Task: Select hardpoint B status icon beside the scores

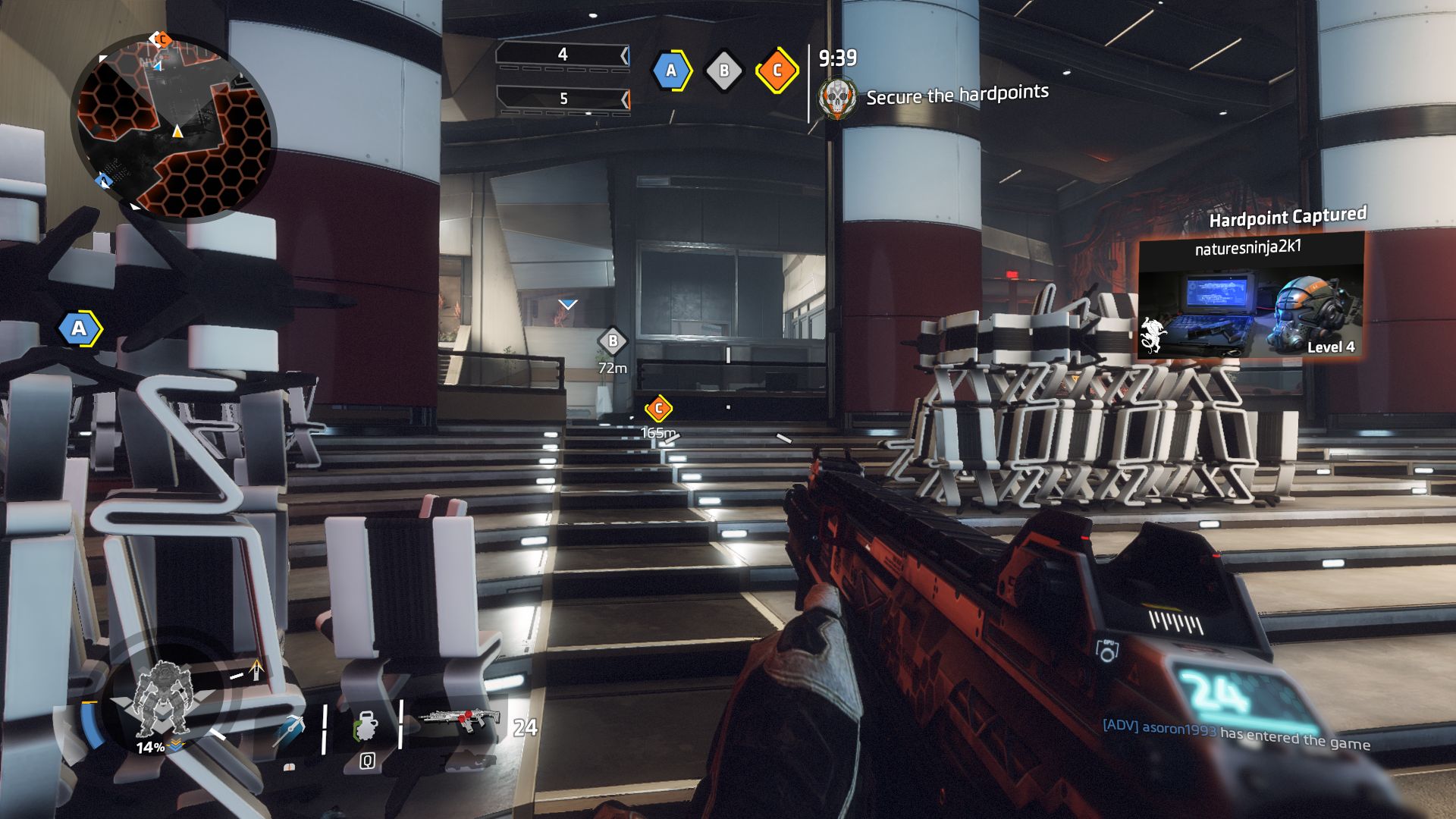Action: [724, 71]
